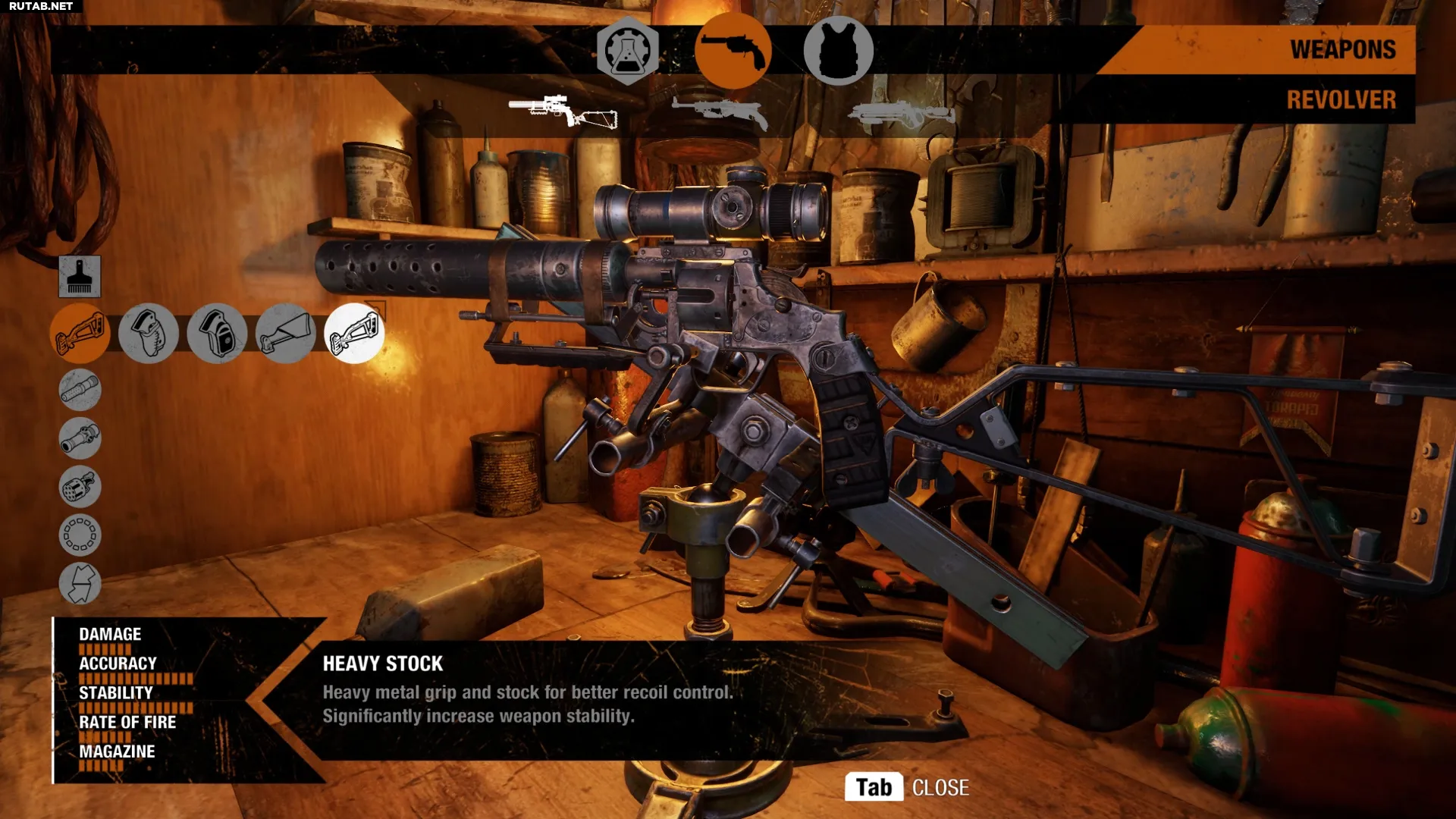Screen dimensions: 1456x819
Task: Click the swap arrows ammo icon
Action: point(80,583)
